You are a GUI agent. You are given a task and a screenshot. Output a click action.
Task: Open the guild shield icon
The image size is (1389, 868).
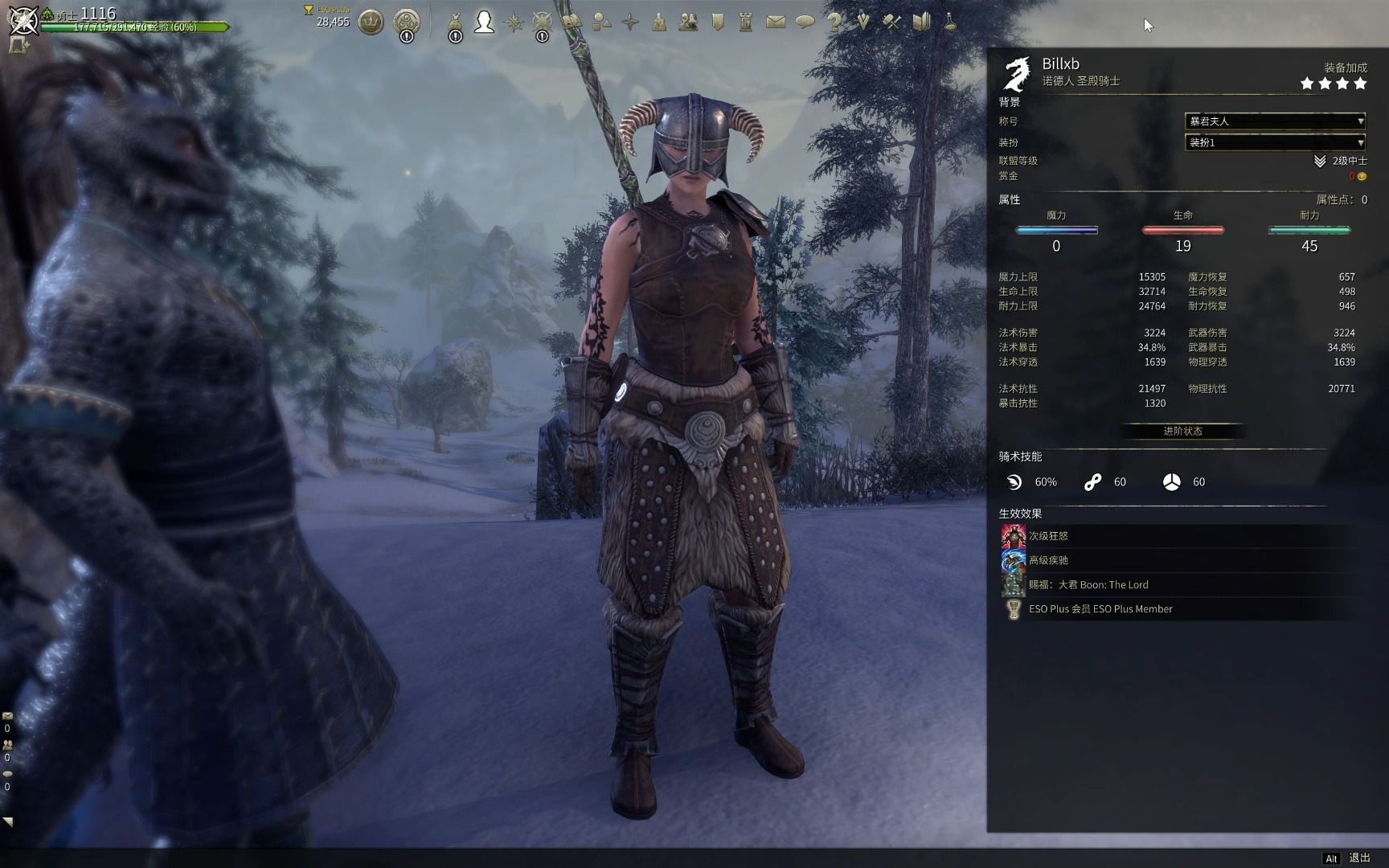click(718, 23)
